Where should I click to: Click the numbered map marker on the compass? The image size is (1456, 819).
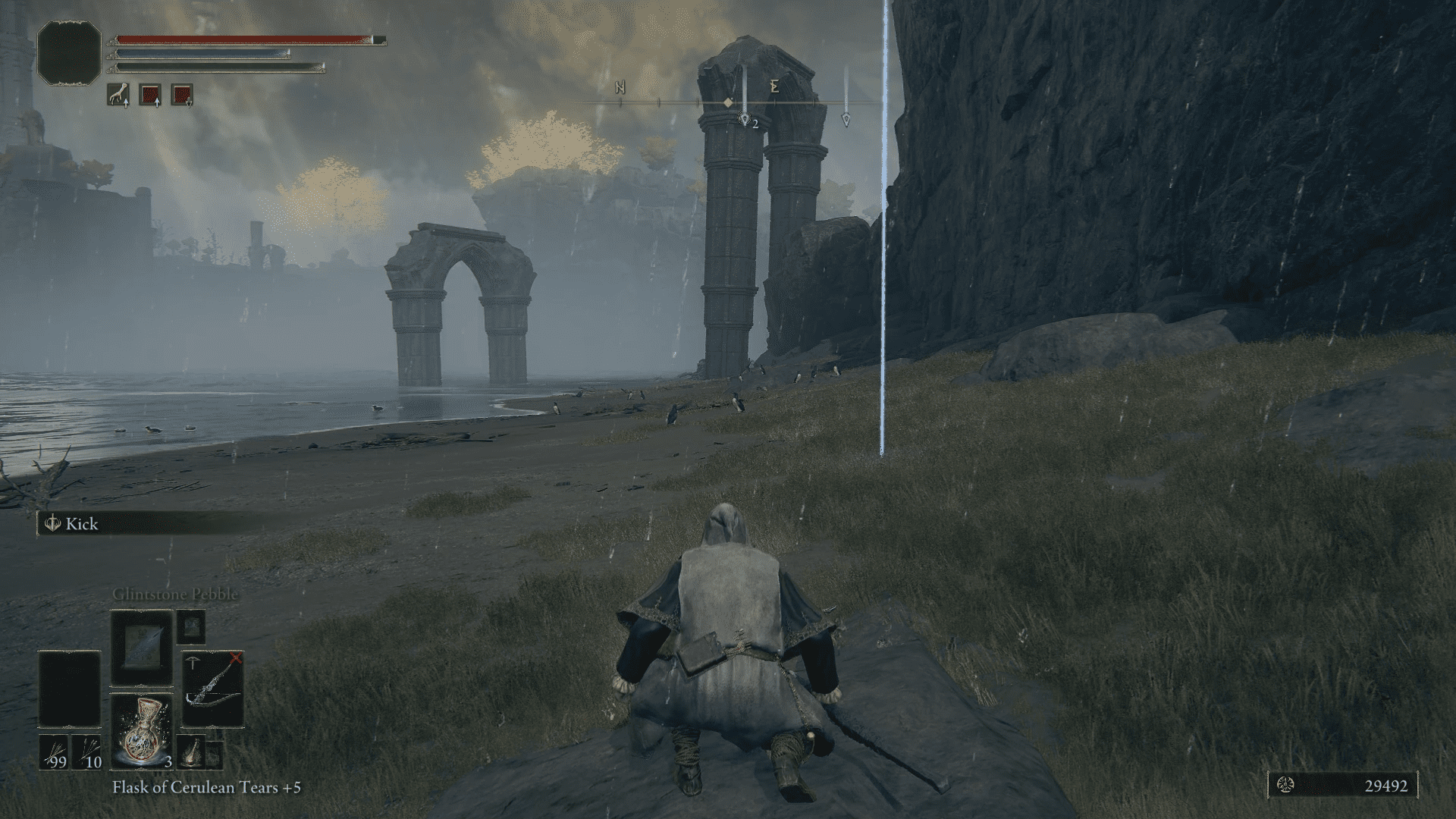click(x=745, y=119)
